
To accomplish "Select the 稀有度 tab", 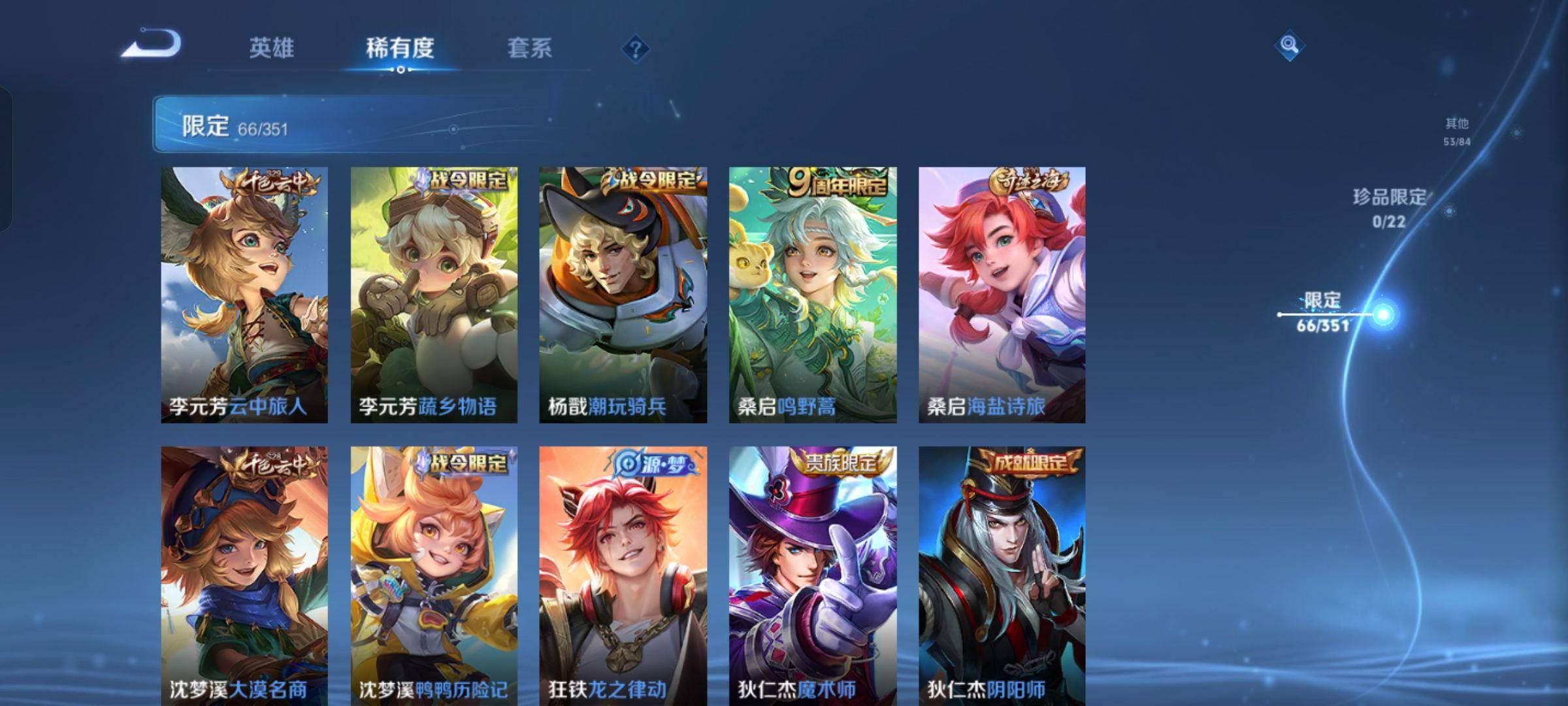I will (400, 48).
